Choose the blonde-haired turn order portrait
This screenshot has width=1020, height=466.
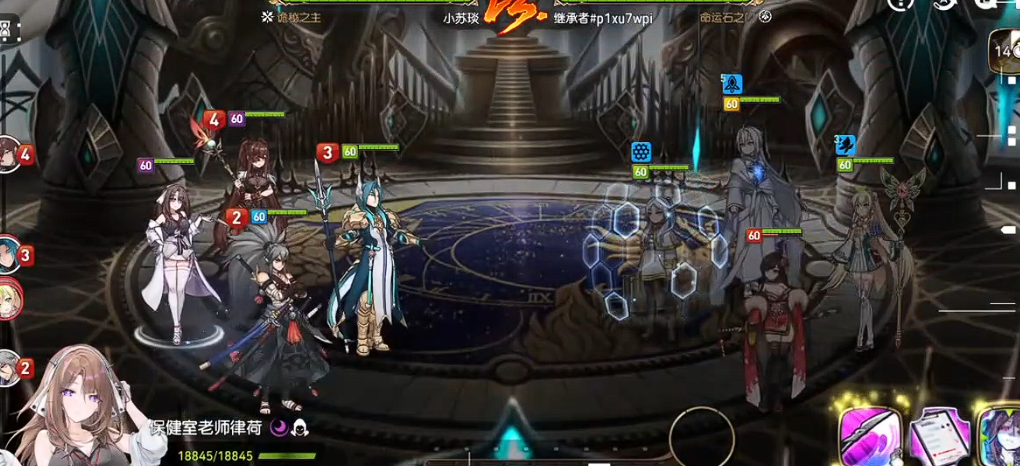point(10,299)
